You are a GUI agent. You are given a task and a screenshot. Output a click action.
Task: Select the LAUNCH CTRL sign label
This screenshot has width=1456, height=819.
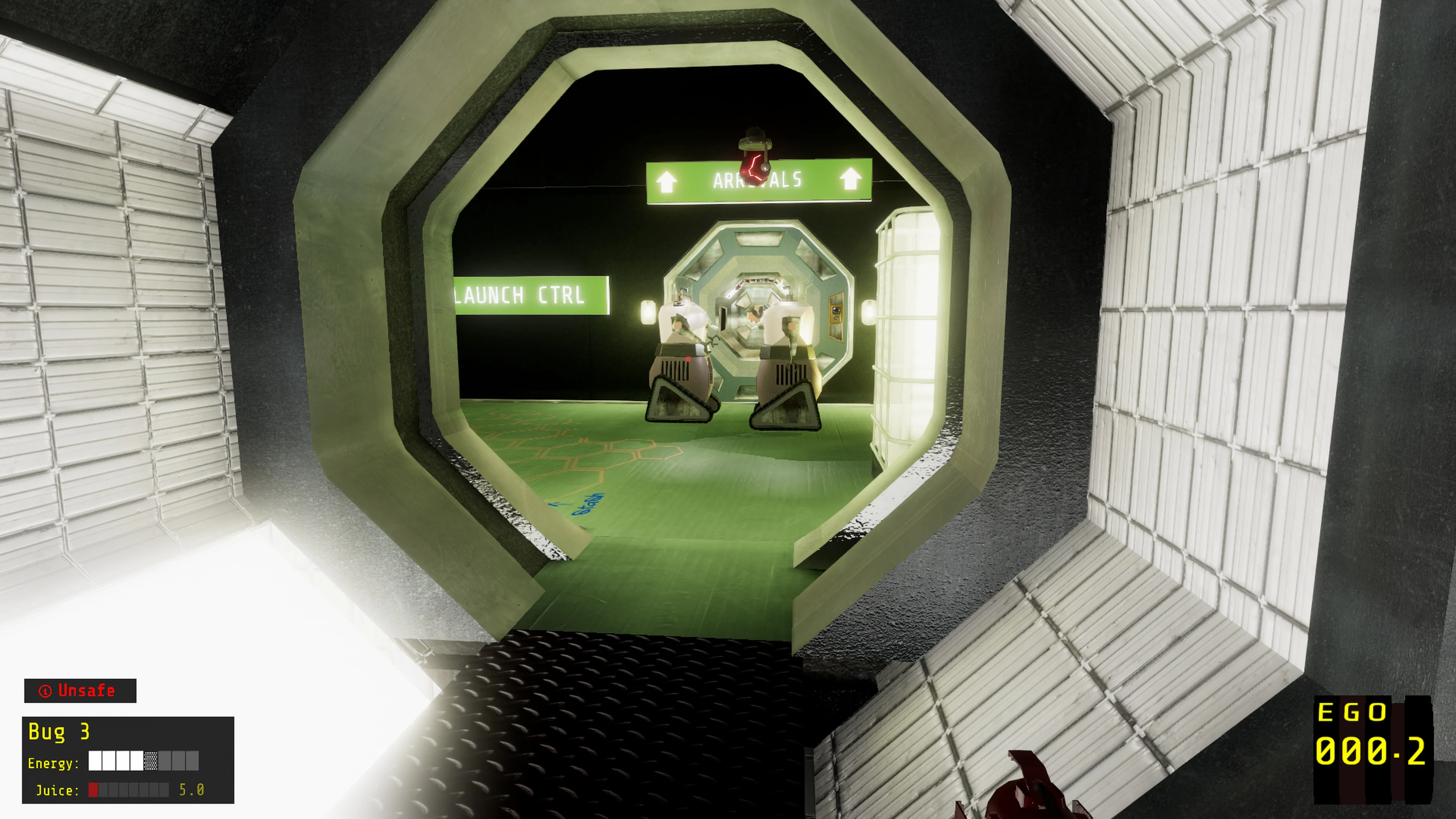[x=519, y=296]
